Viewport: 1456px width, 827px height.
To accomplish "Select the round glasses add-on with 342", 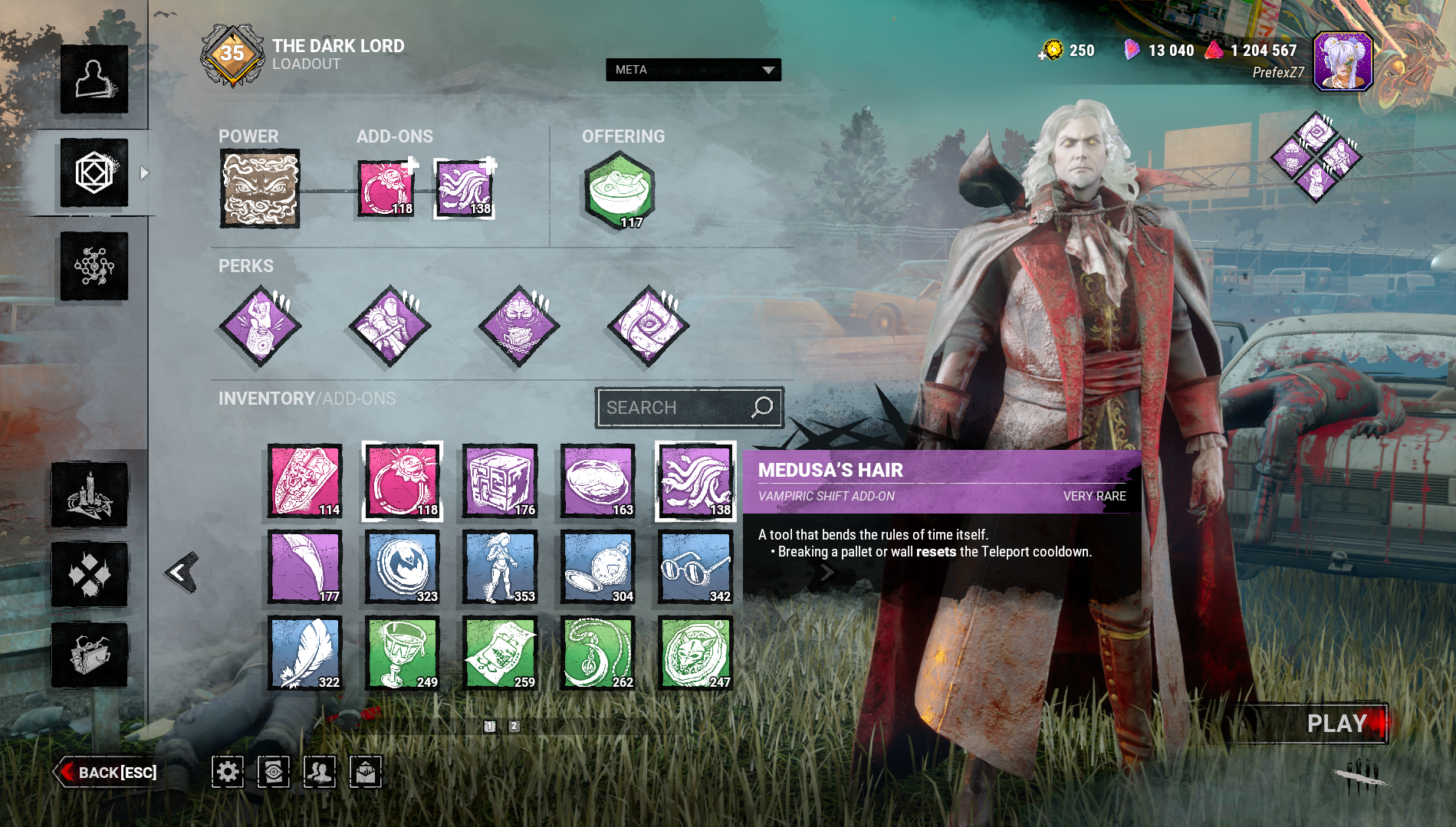I will pos(695,568).
